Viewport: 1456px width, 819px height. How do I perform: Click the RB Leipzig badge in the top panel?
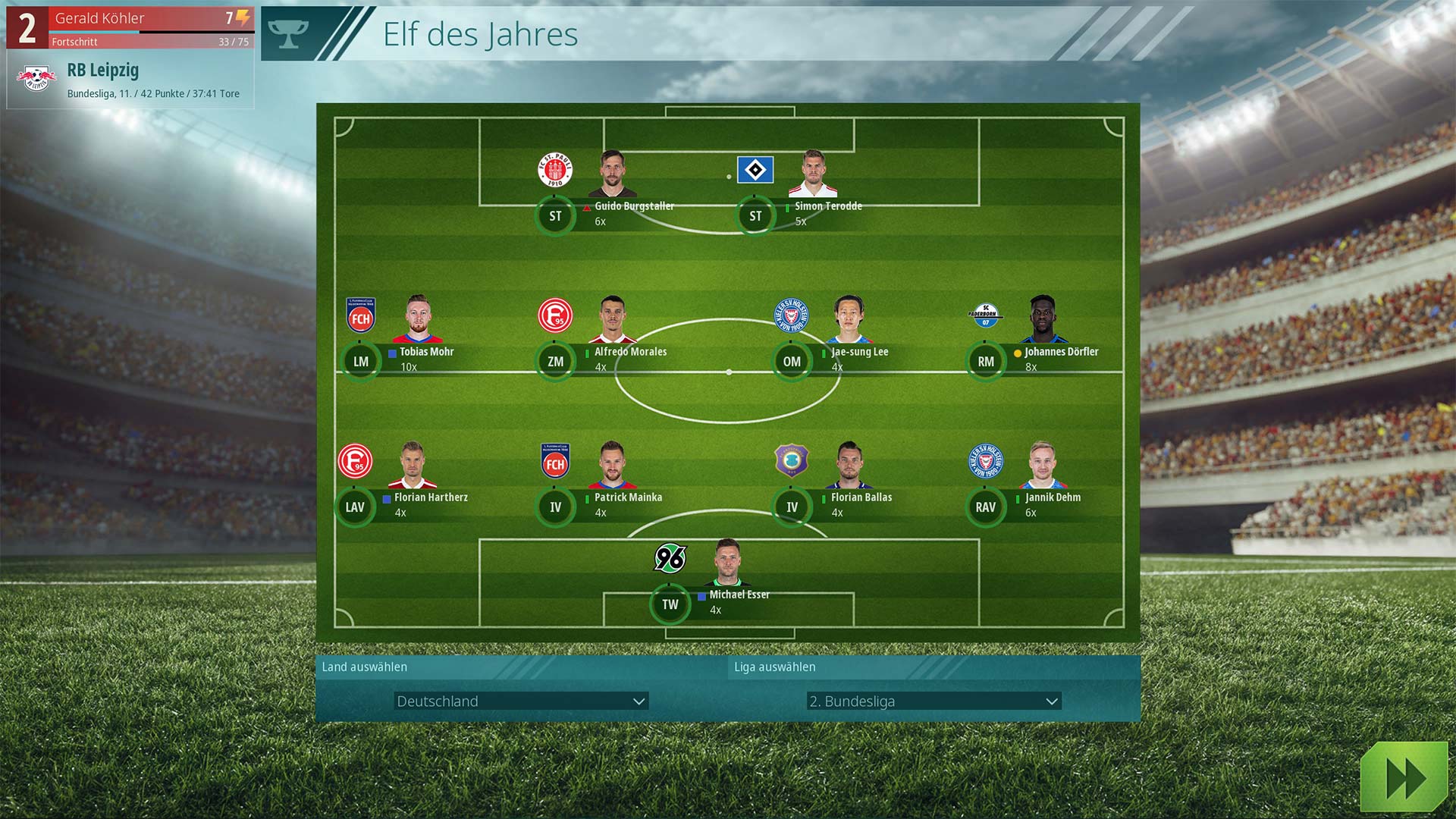click(x=34, y=74)
